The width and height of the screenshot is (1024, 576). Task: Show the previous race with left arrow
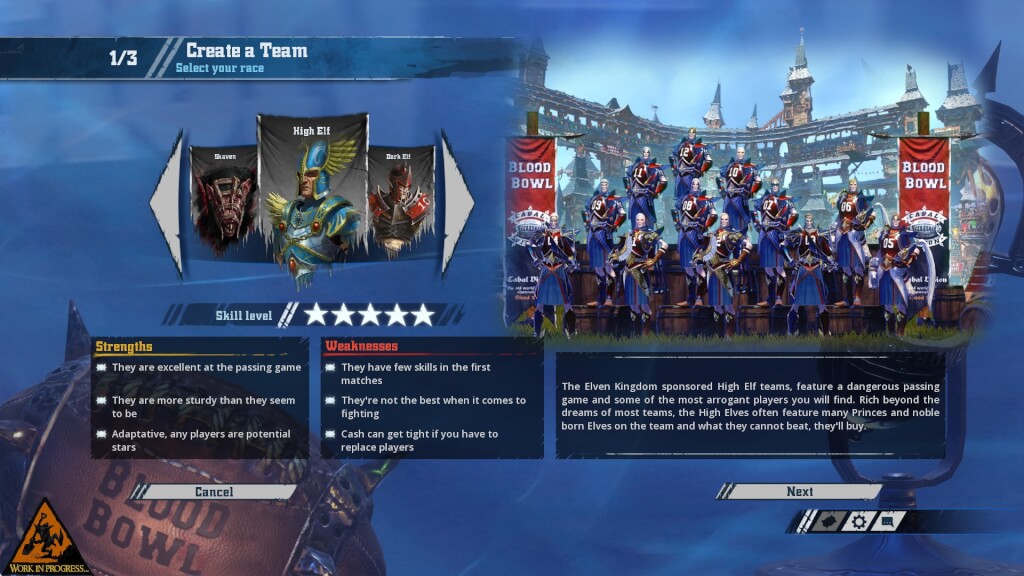coord(168,203)
